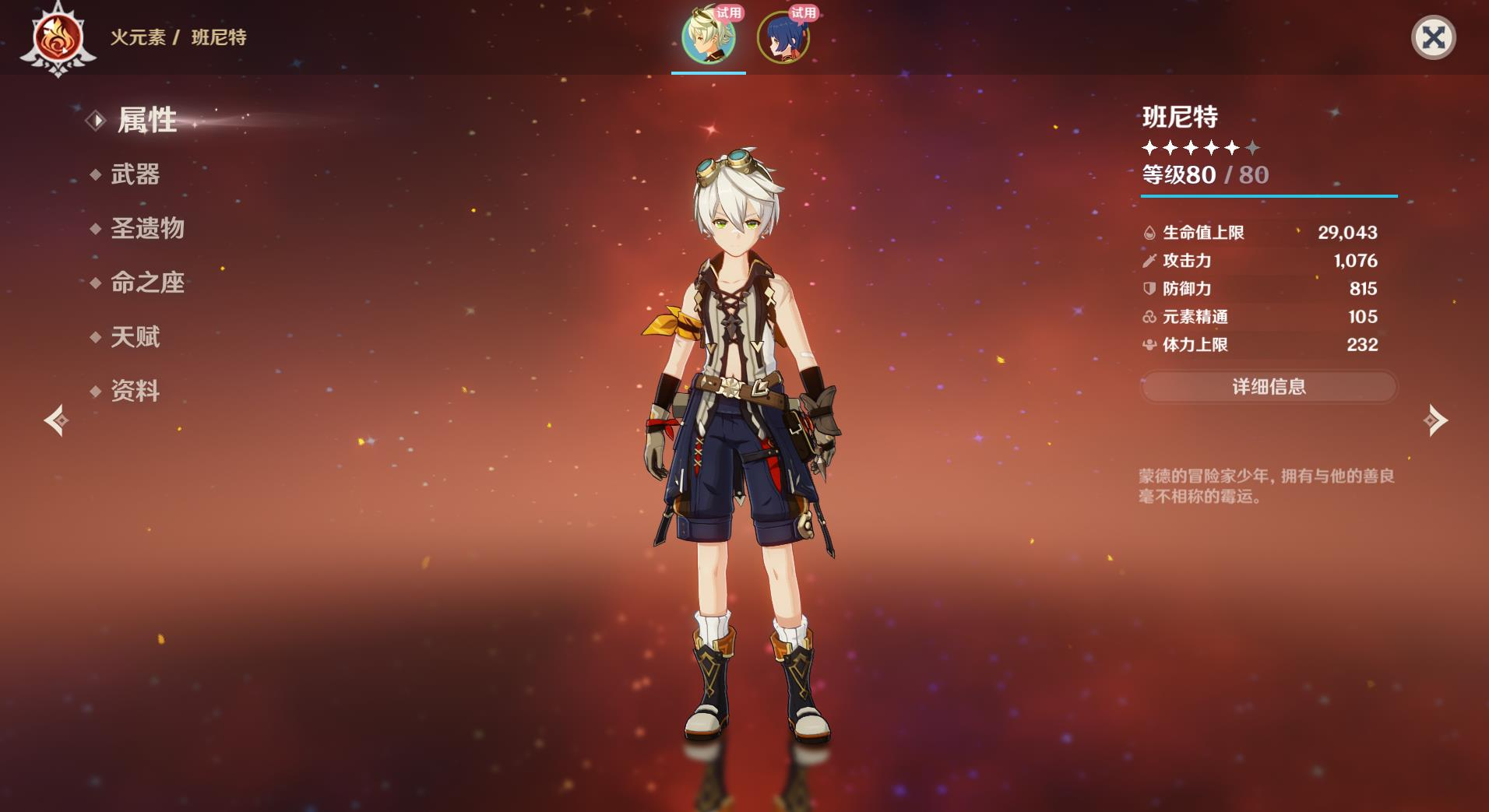Open the 属性 attributes section
Screen dimensions: 1489x812
point(146,121)
